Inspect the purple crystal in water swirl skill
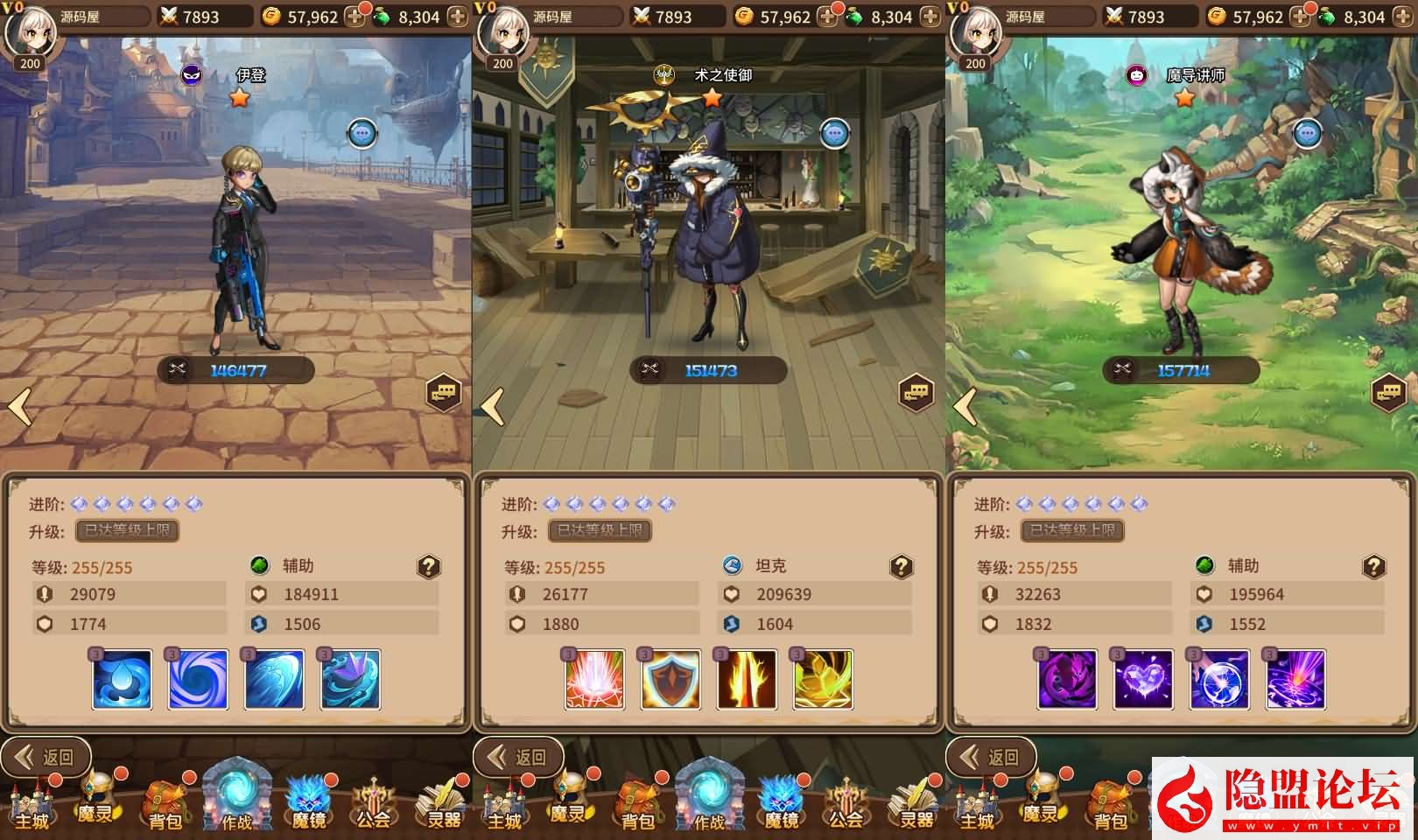The height and width of the screenshot is (840, 1418). 351,679
